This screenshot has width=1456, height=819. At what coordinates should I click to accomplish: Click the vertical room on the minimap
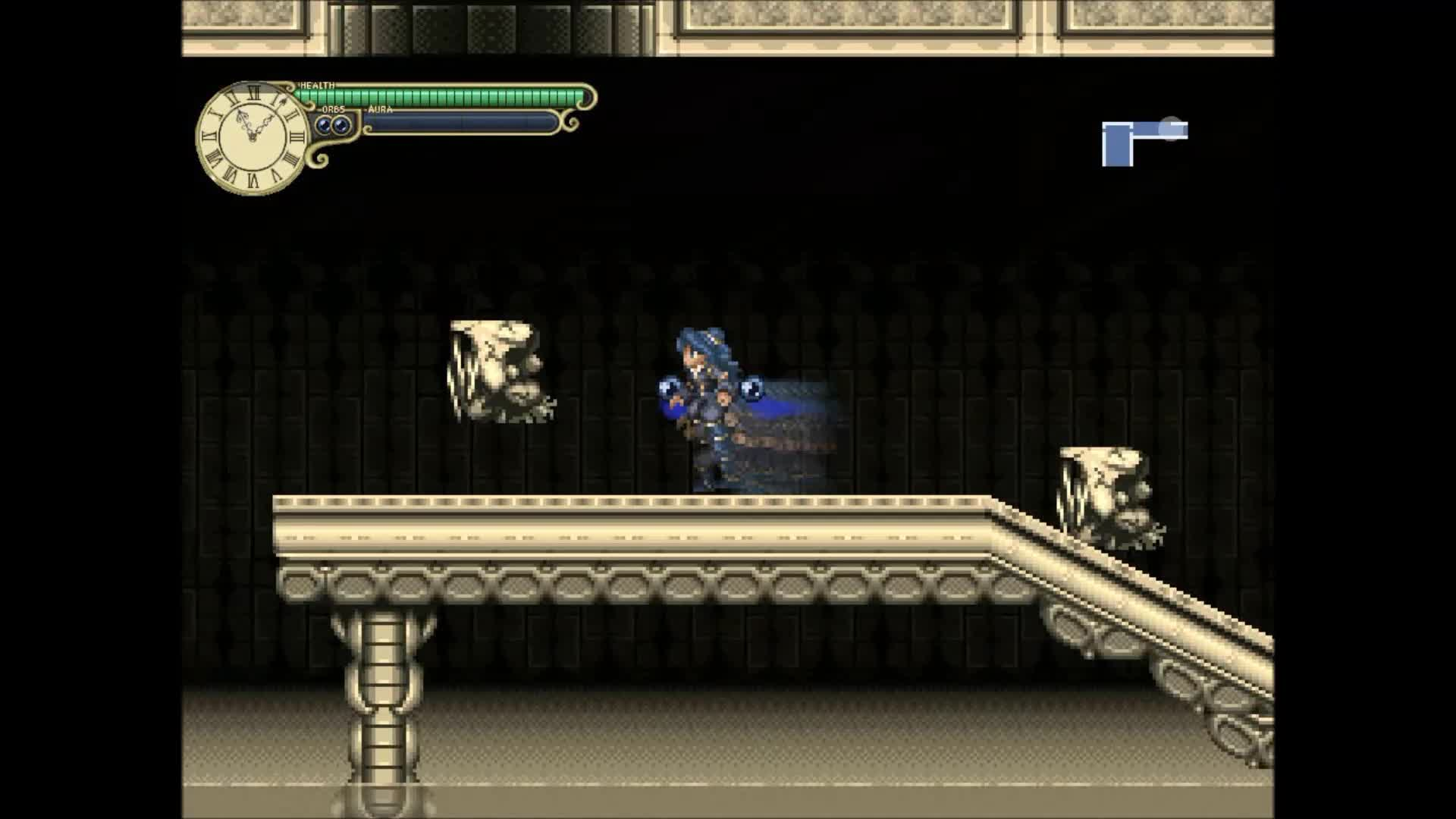pyautogui.click(x=1118, y=146)
